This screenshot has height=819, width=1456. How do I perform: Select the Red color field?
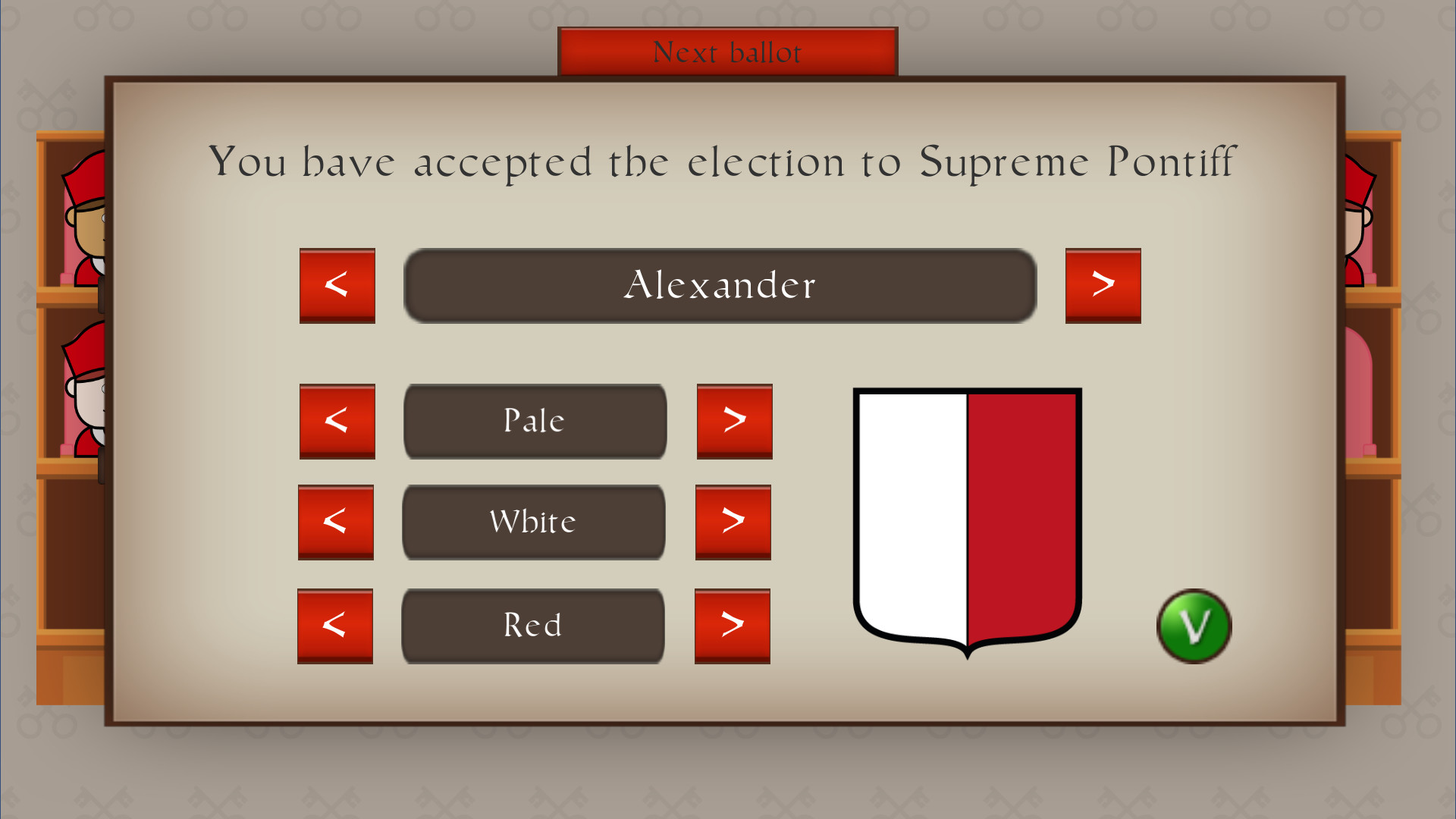pyautogui.click(x=532, y=625)
